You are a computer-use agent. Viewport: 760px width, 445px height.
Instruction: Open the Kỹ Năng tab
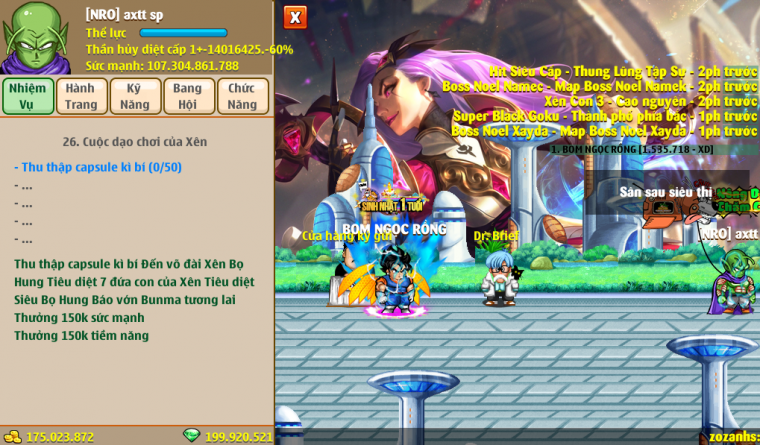135,96
